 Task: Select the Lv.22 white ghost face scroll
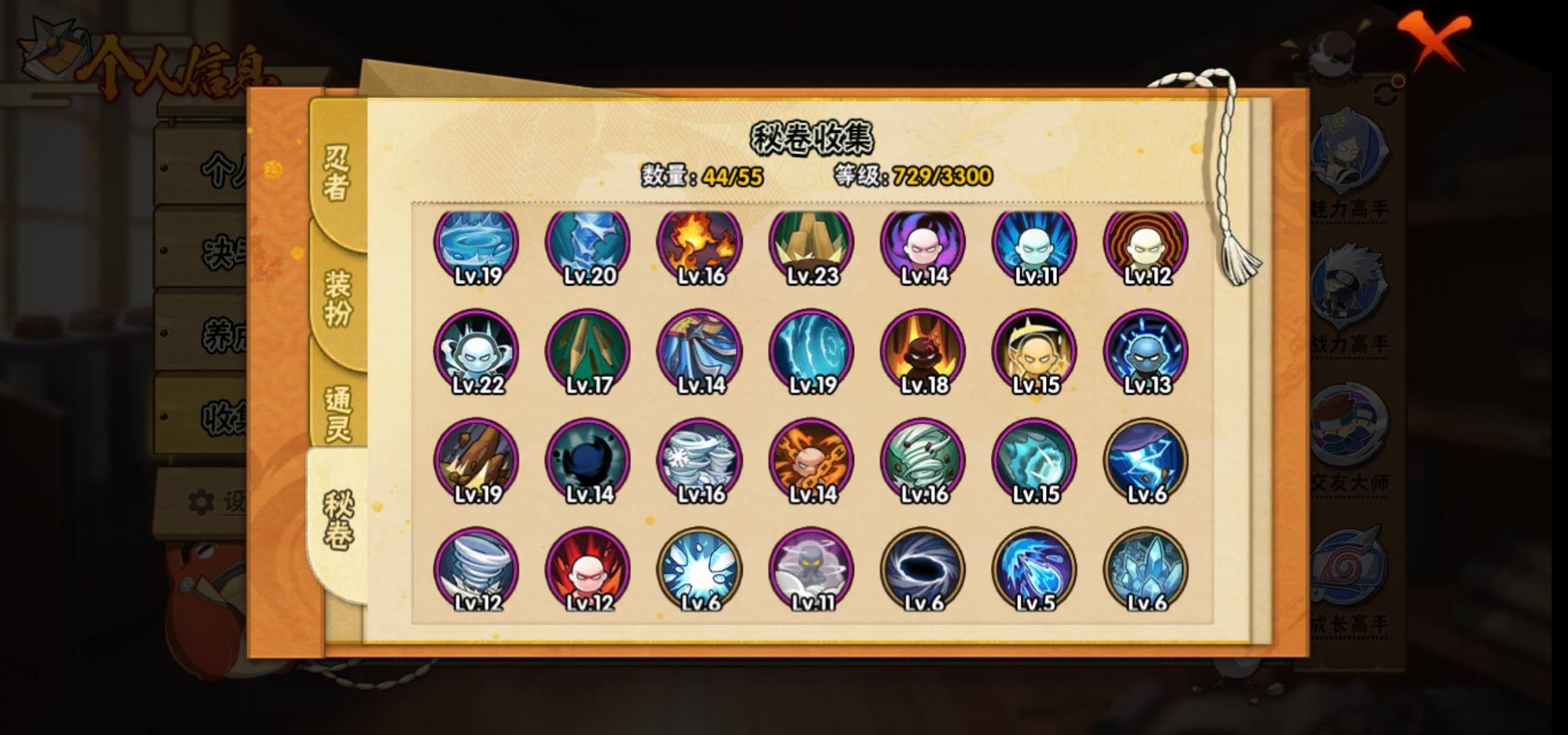pyautogui.click(x=476, y=353)
